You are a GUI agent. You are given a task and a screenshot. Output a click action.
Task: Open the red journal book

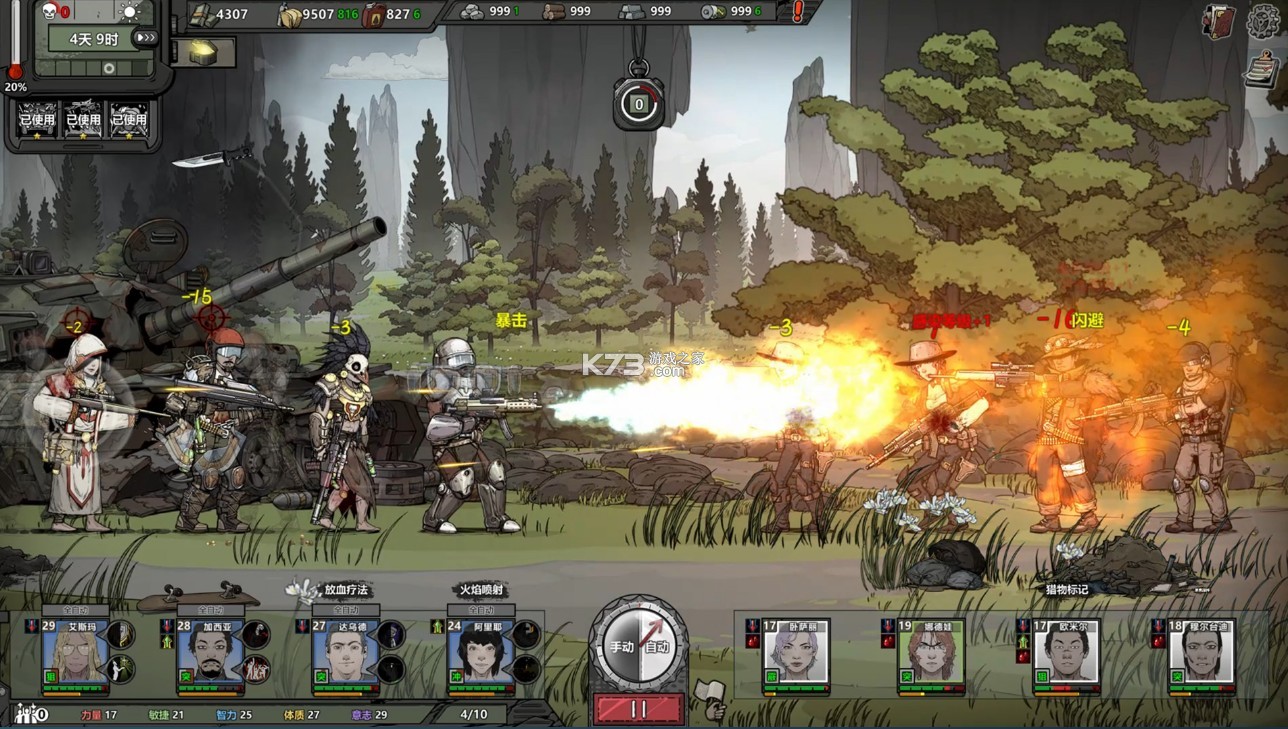point(1220,21)
